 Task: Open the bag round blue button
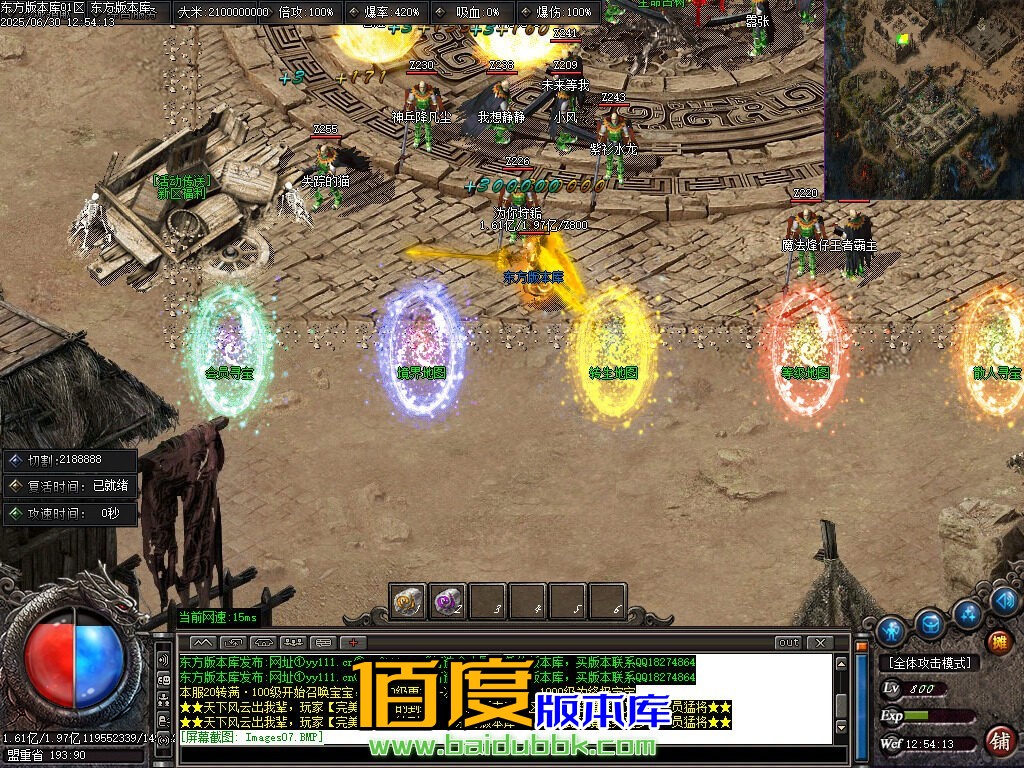tap(931, 622)
